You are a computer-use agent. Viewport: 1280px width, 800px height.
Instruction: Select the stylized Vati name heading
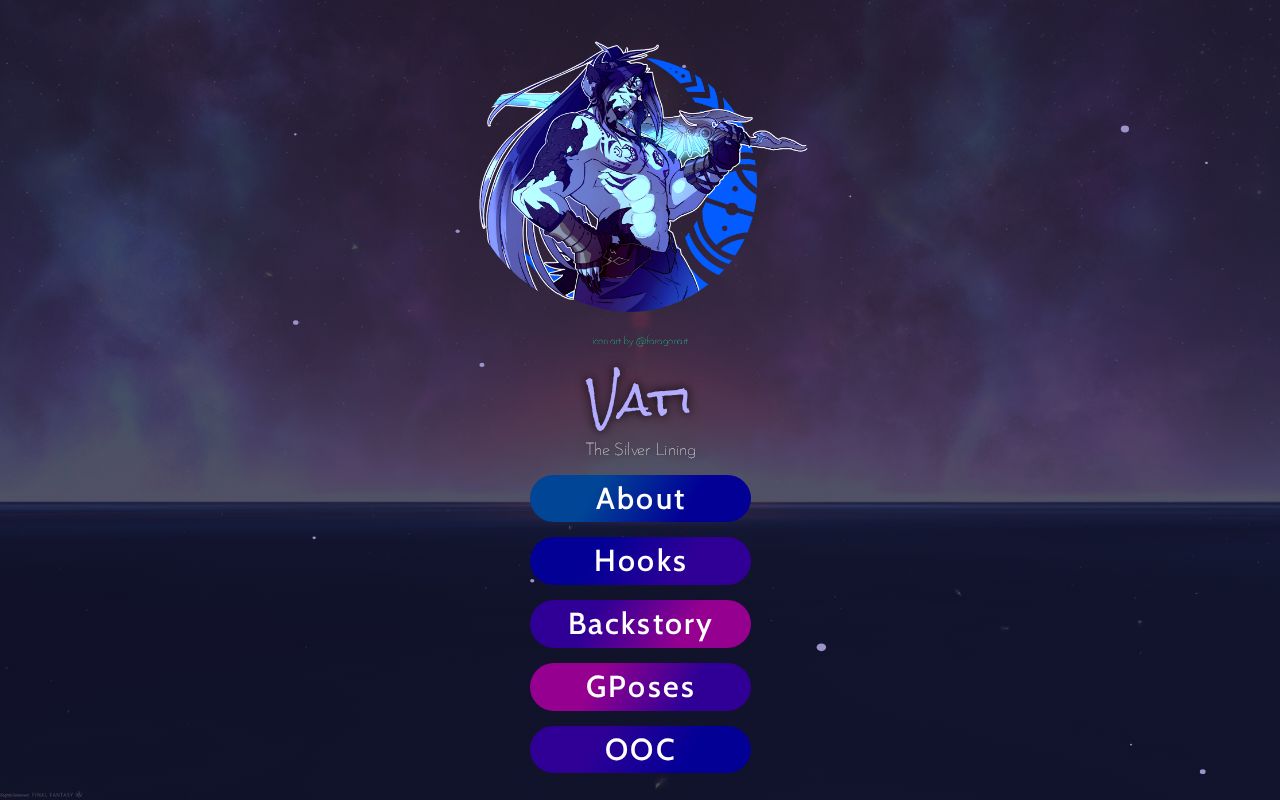(x=640, y=398)
